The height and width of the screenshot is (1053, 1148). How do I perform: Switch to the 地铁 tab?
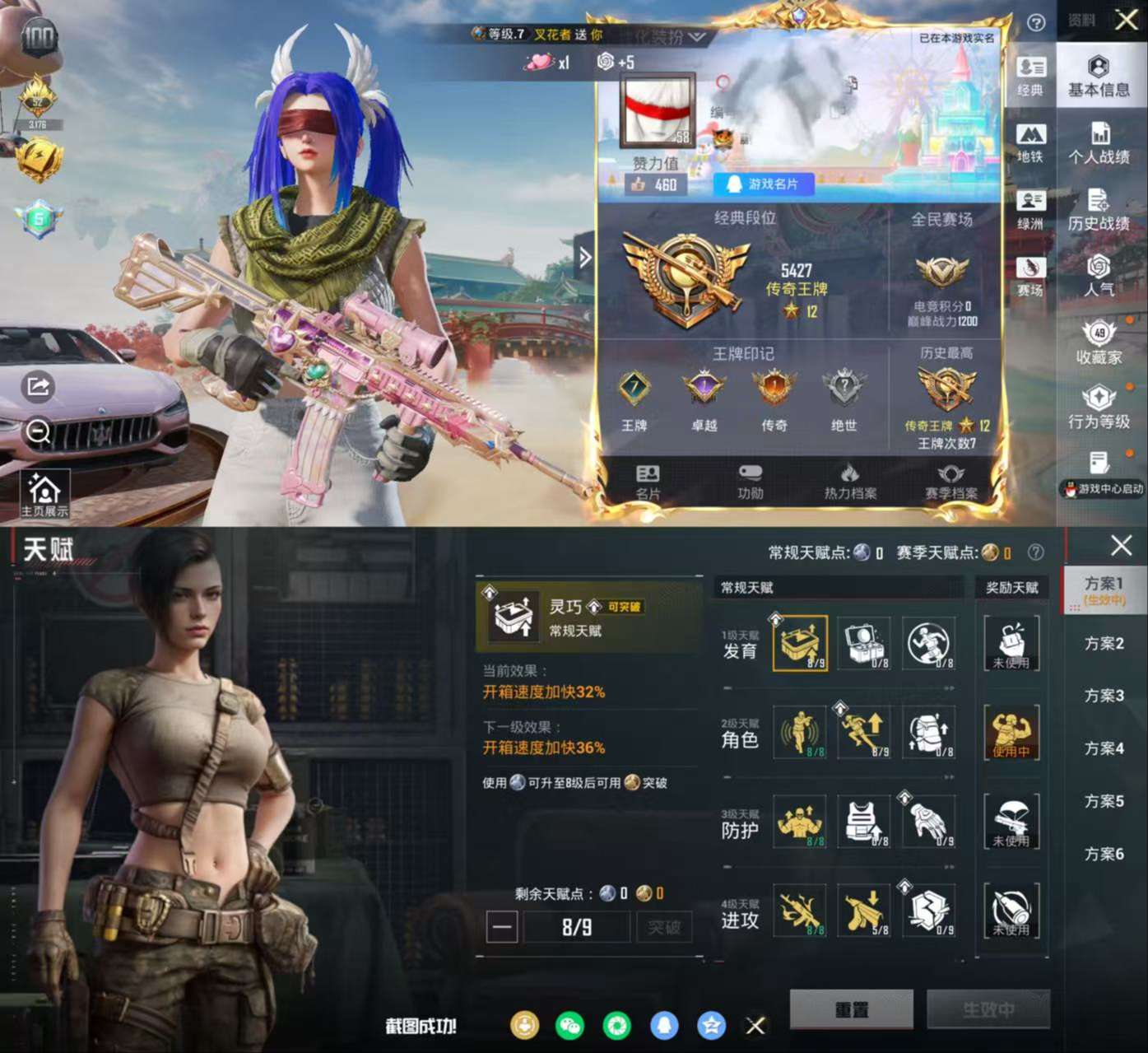click(1031, 142)
